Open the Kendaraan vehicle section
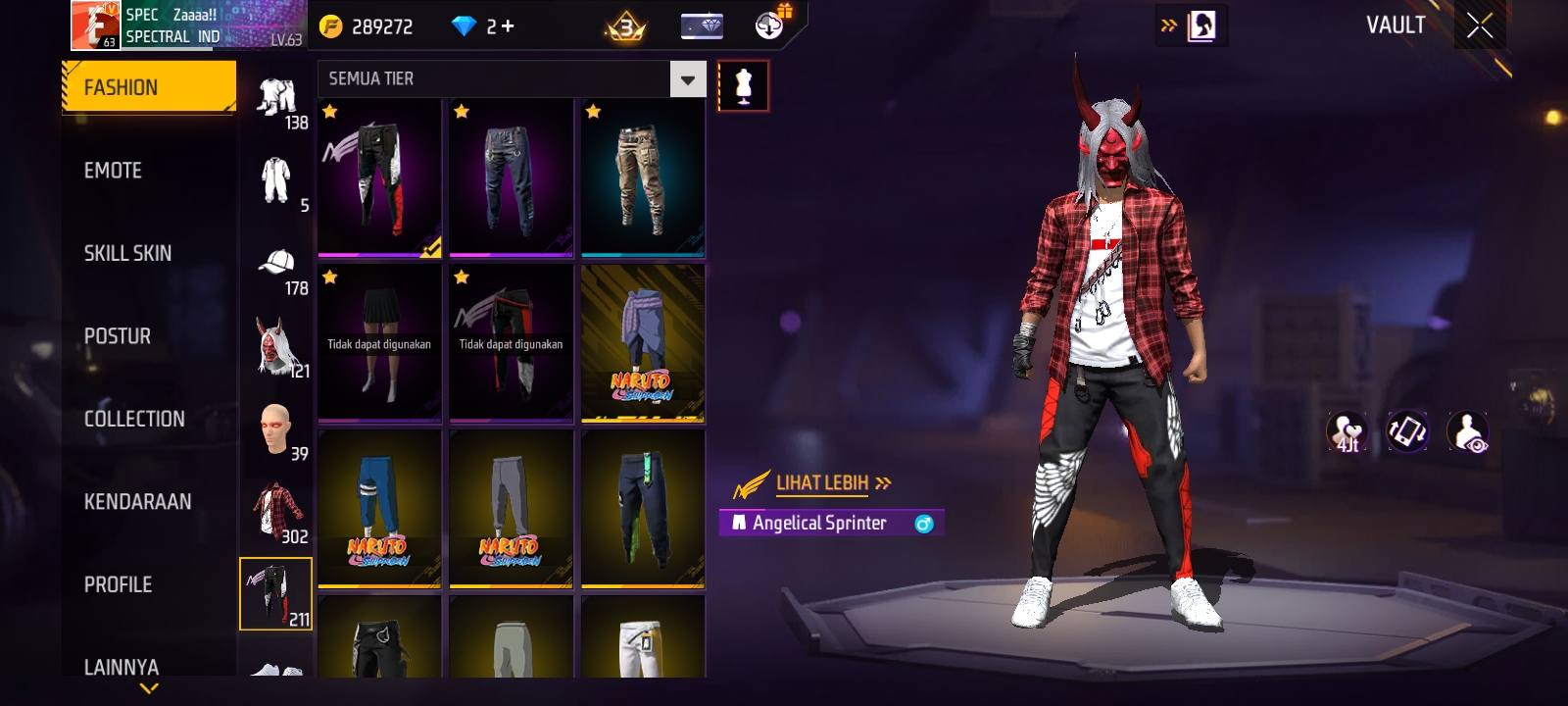This screenshot has height=706, width=1568. pos(137,502)
